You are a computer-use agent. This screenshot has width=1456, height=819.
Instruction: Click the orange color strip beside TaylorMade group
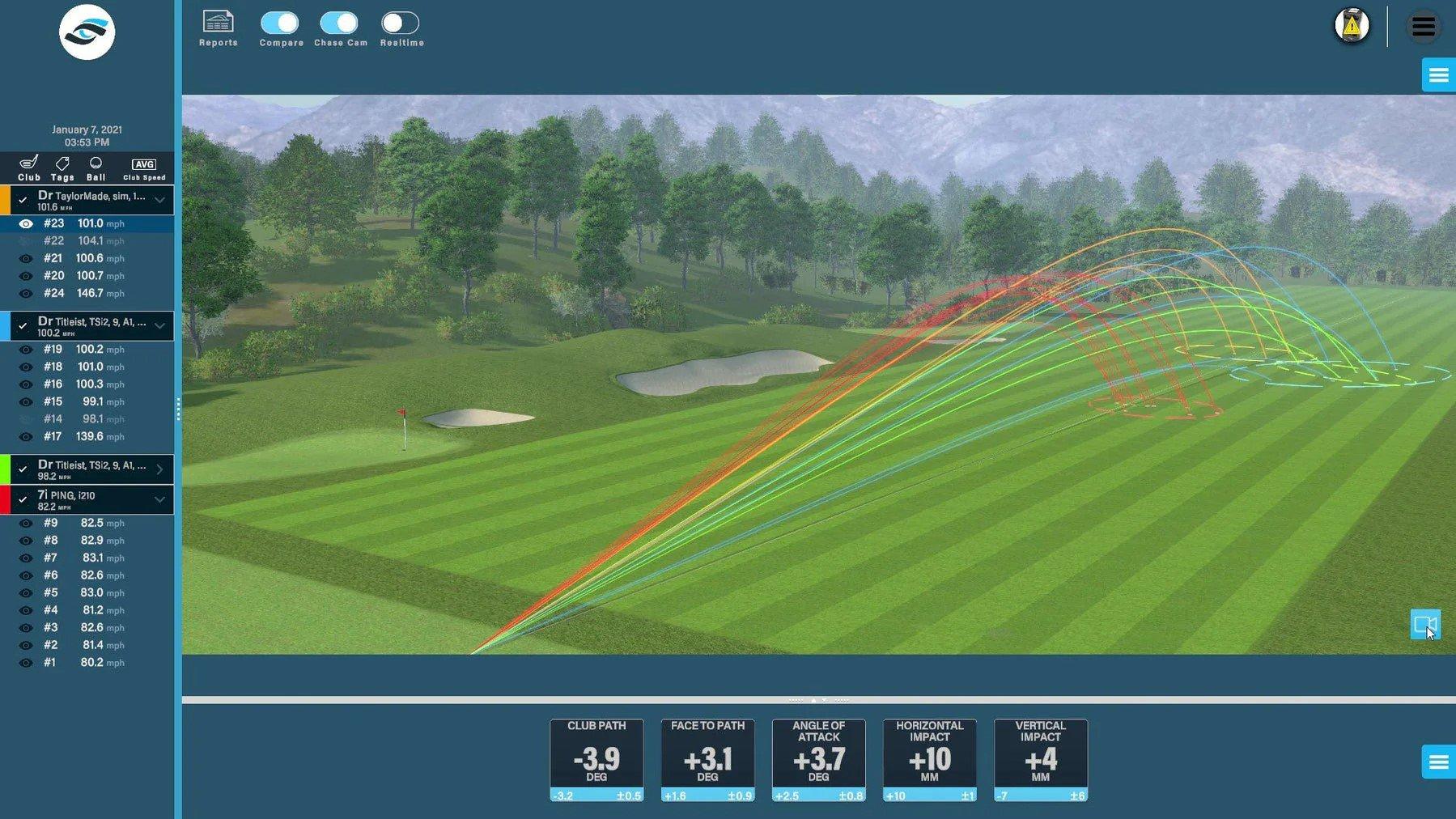(5, 199)
